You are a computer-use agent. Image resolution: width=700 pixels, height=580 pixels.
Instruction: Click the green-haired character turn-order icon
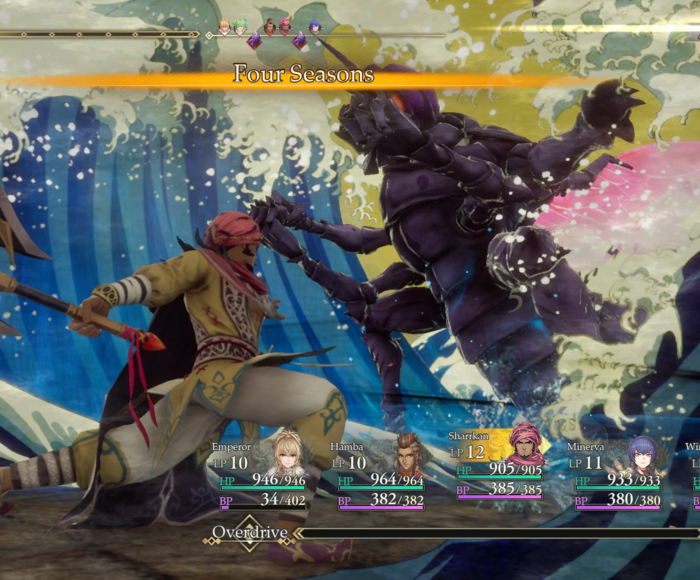(240, 27)
